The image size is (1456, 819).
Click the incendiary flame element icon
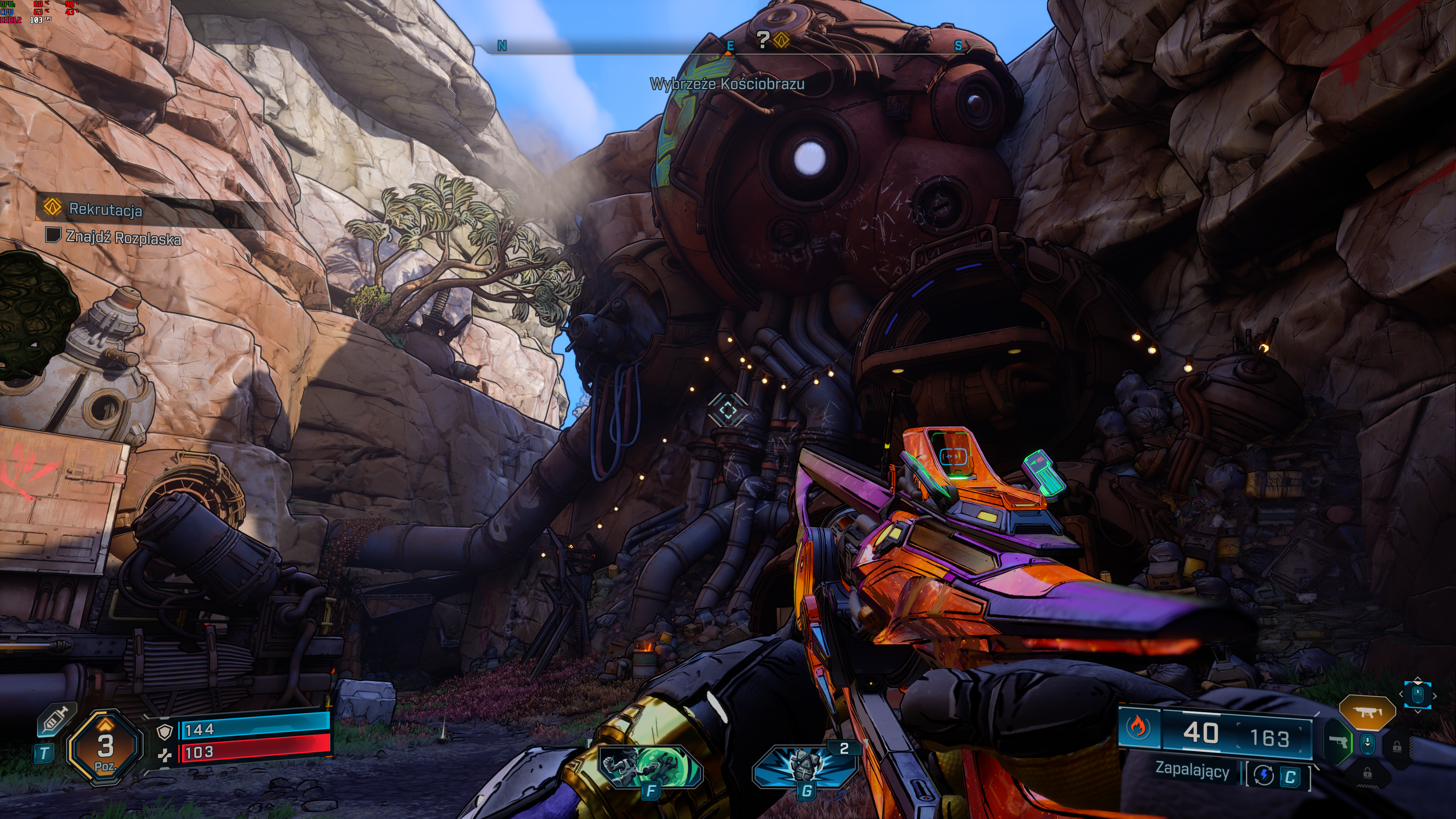pyautogui.click(x=1138, y=728)
